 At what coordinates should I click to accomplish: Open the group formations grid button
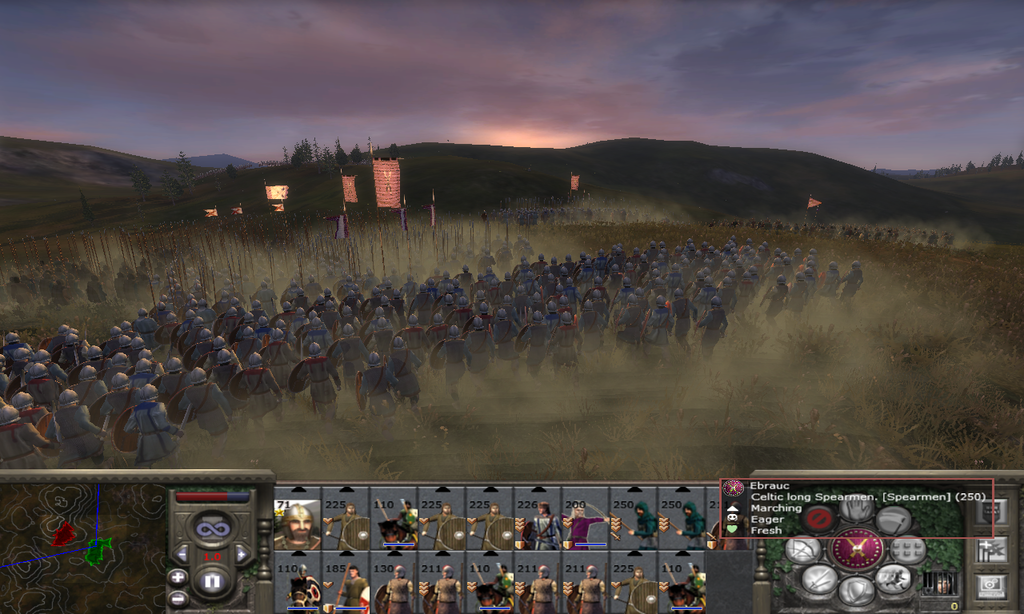click(908, 549)
